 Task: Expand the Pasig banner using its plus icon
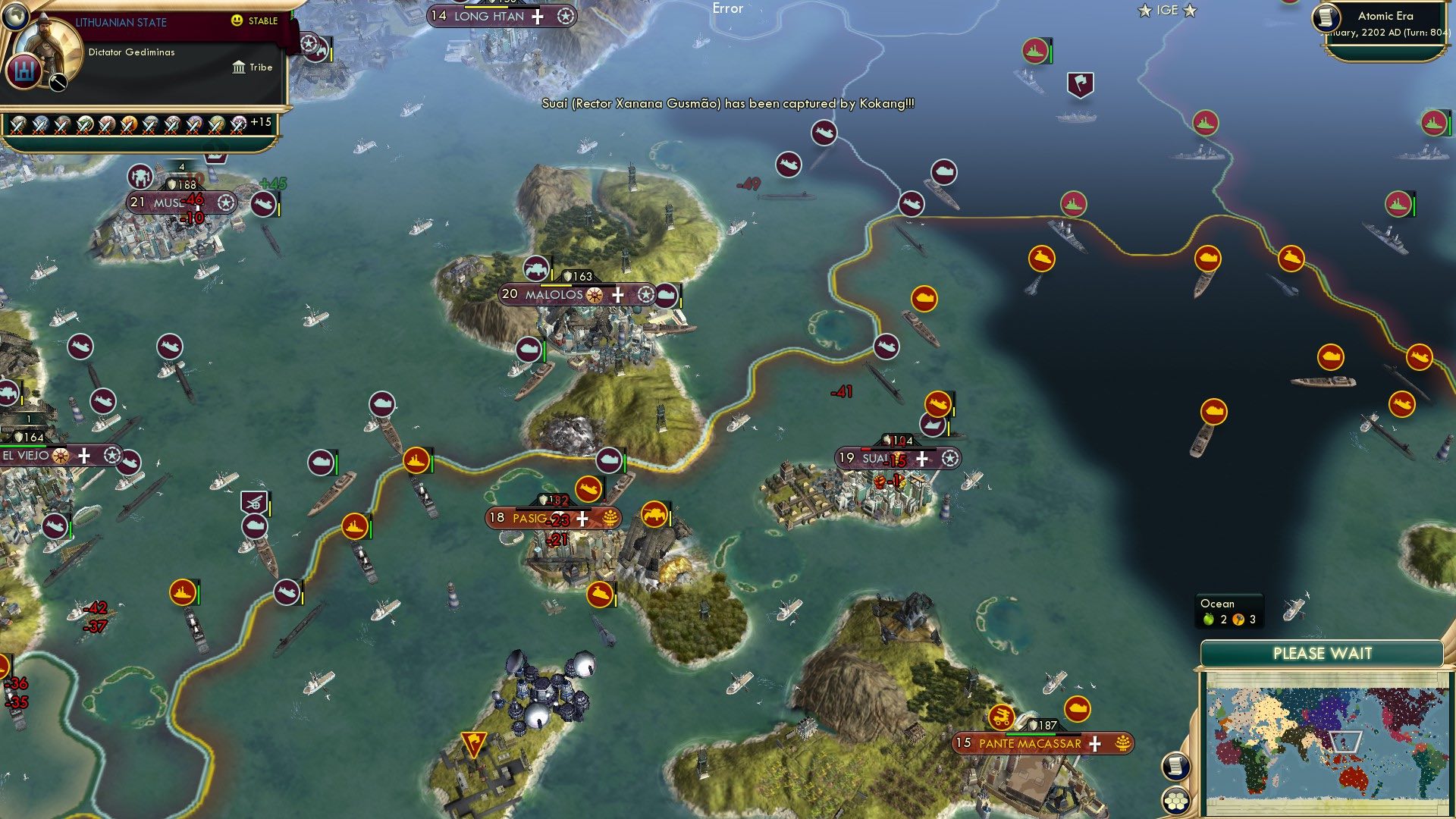[581, 519]
